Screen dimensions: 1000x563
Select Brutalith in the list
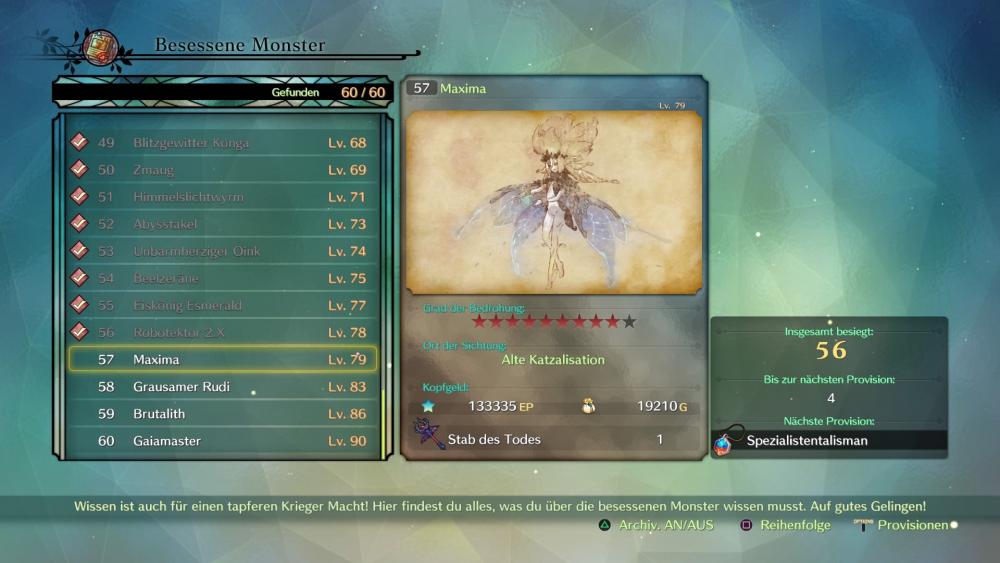pos(222,413)
